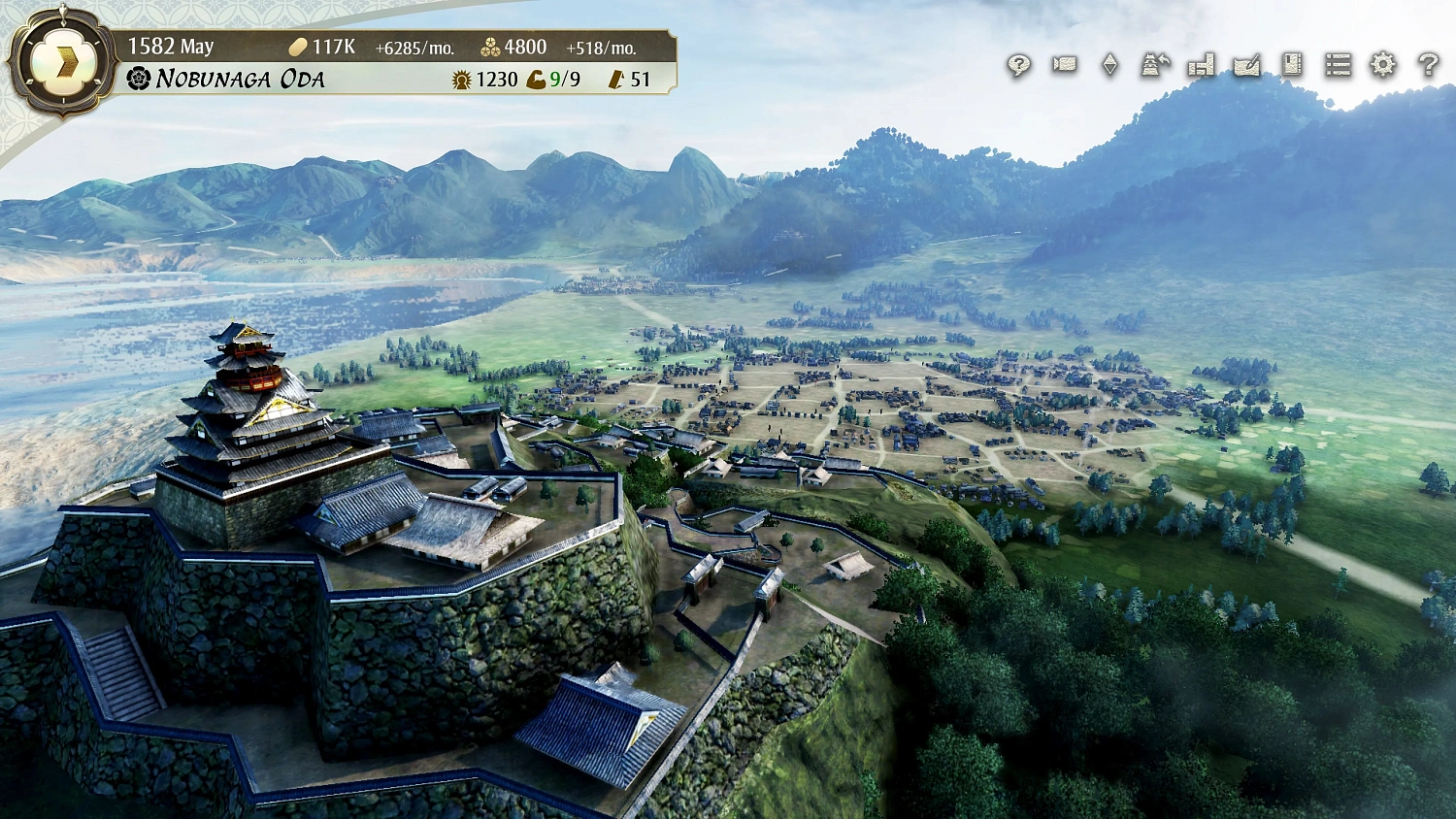
Task: Click the proposals flag icon showing 51
Action: pyautogui.click(x=618, y=81)
